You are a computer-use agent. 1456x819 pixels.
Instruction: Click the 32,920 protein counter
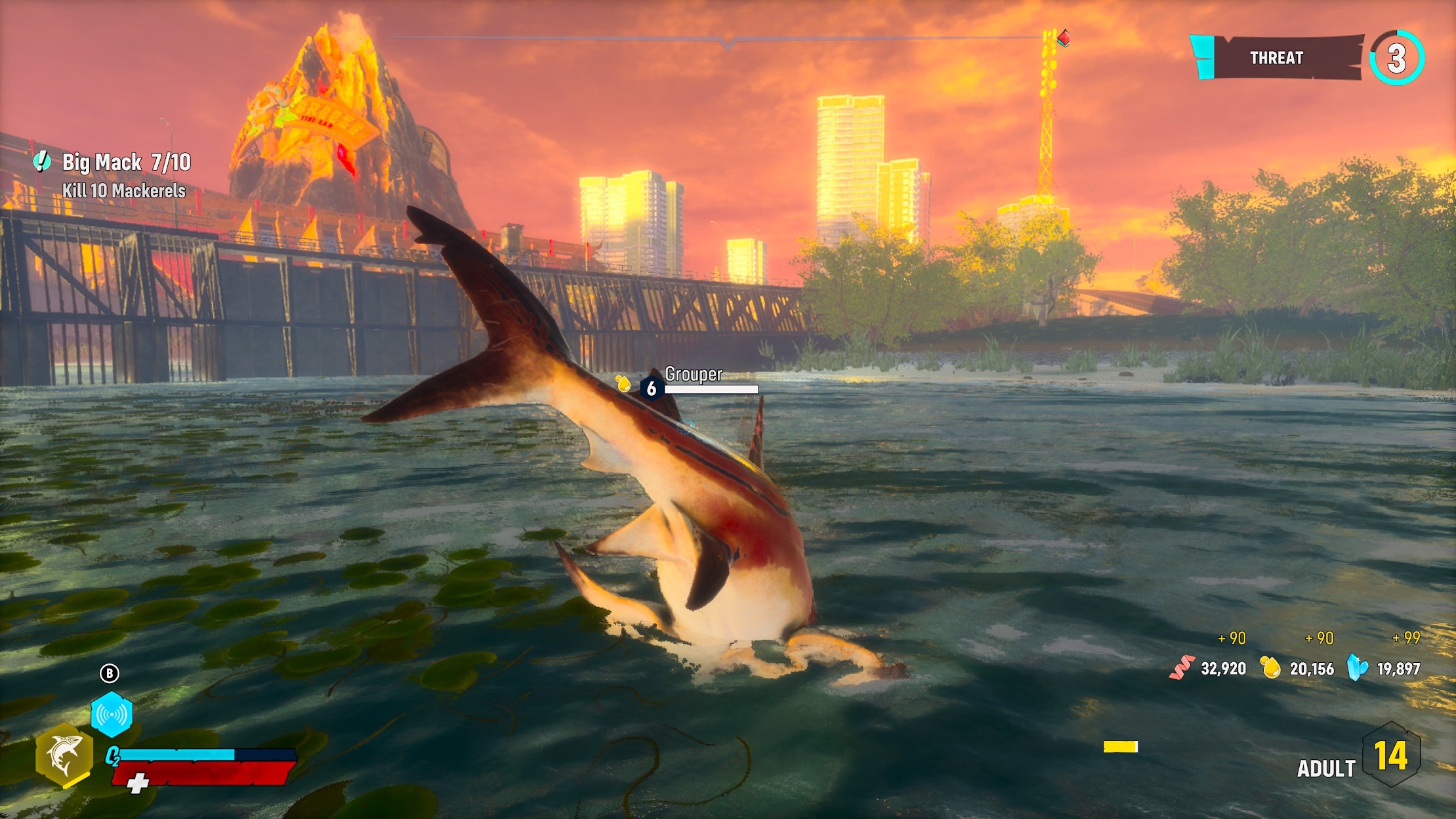tap(1224, 669)
